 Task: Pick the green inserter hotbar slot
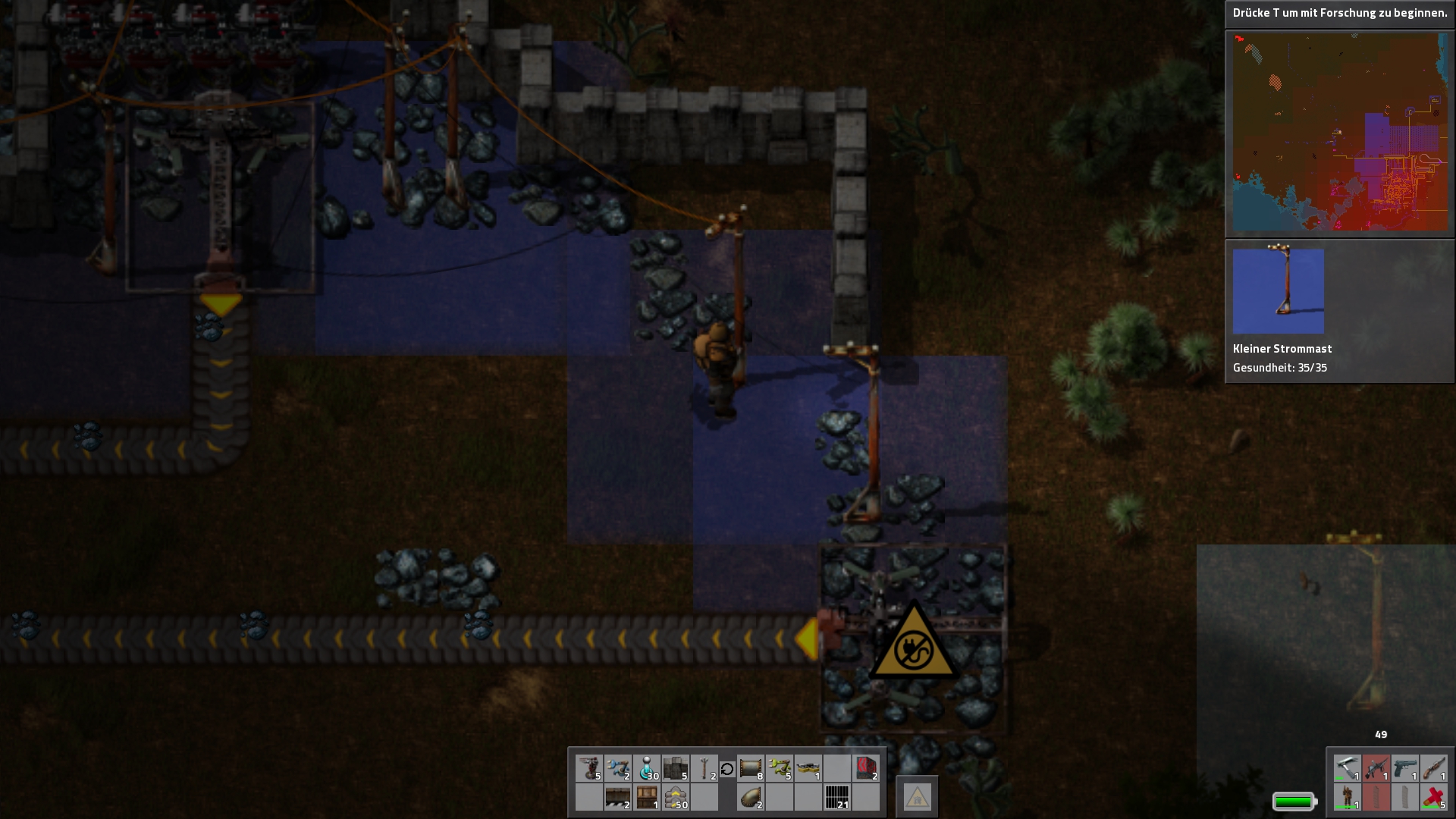[x=780, y=768]
